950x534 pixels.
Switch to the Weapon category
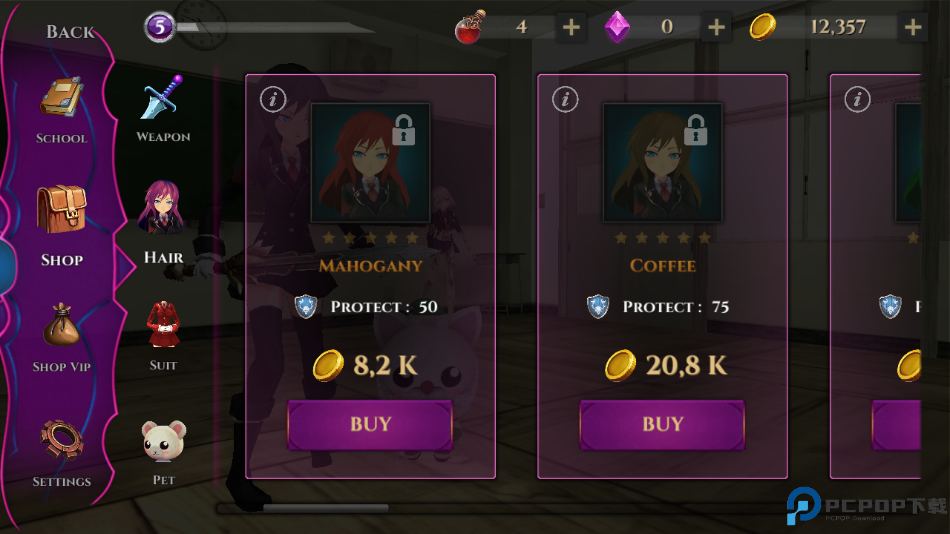163,108
